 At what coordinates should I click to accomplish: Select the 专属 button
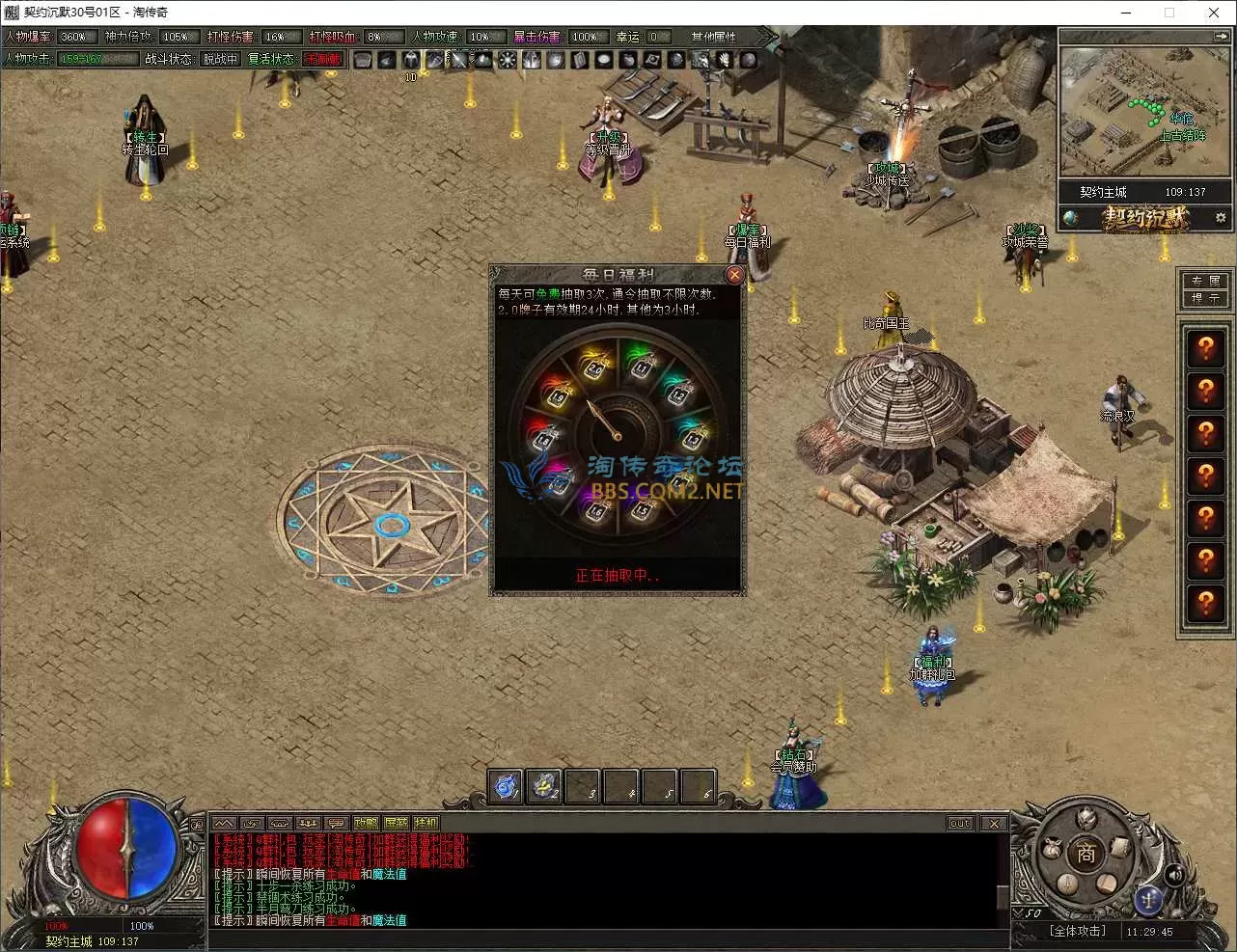tap(1205, 281)
